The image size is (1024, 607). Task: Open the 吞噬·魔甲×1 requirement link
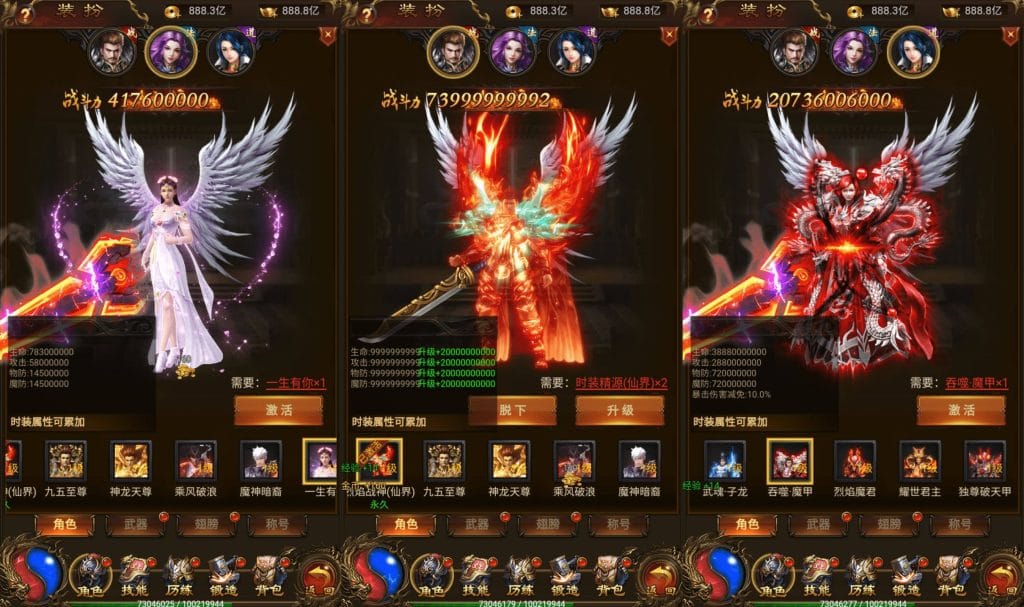click(975, 383)
